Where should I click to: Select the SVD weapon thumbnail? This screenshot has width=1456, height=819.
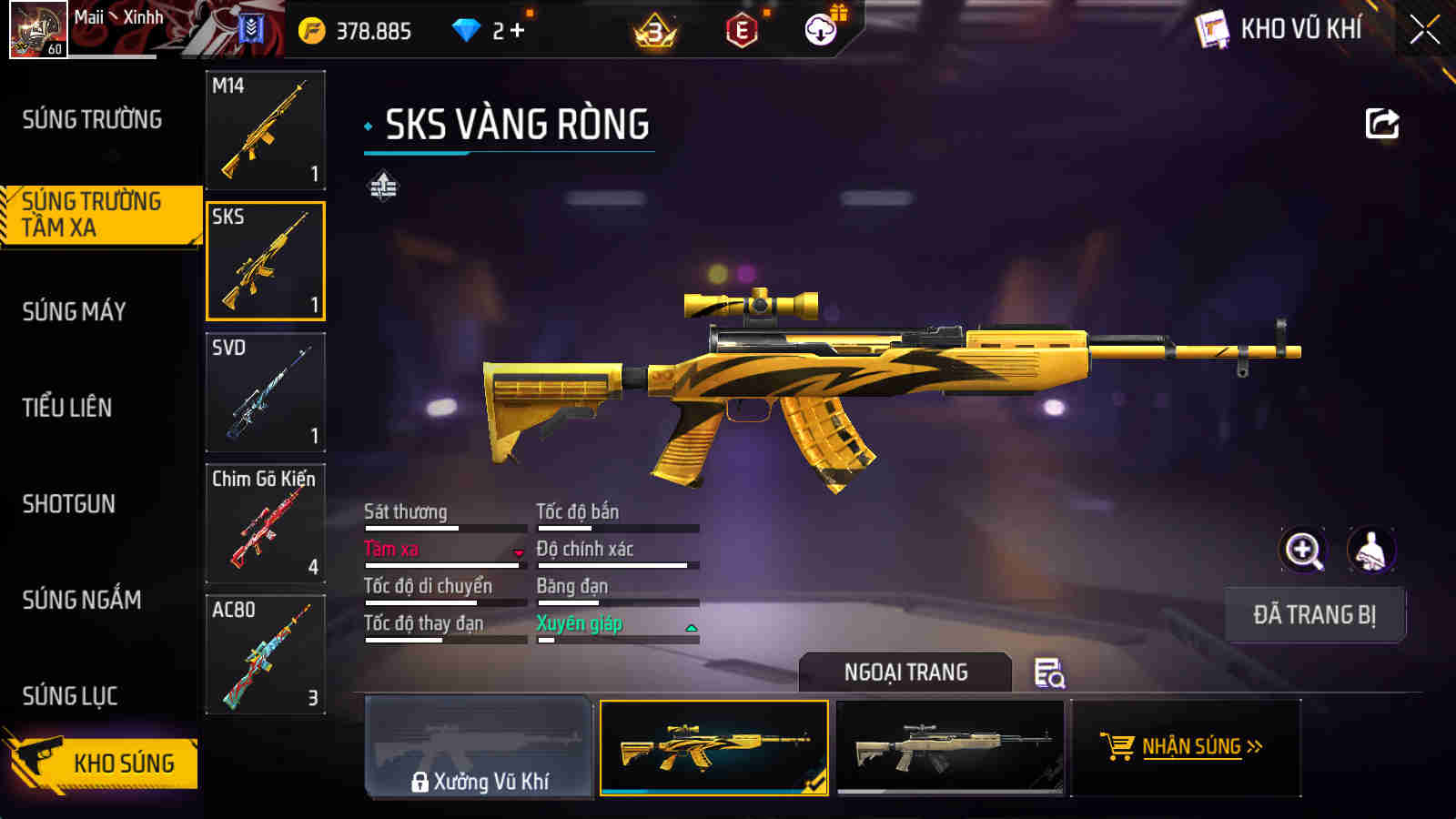tap(265, 391)
